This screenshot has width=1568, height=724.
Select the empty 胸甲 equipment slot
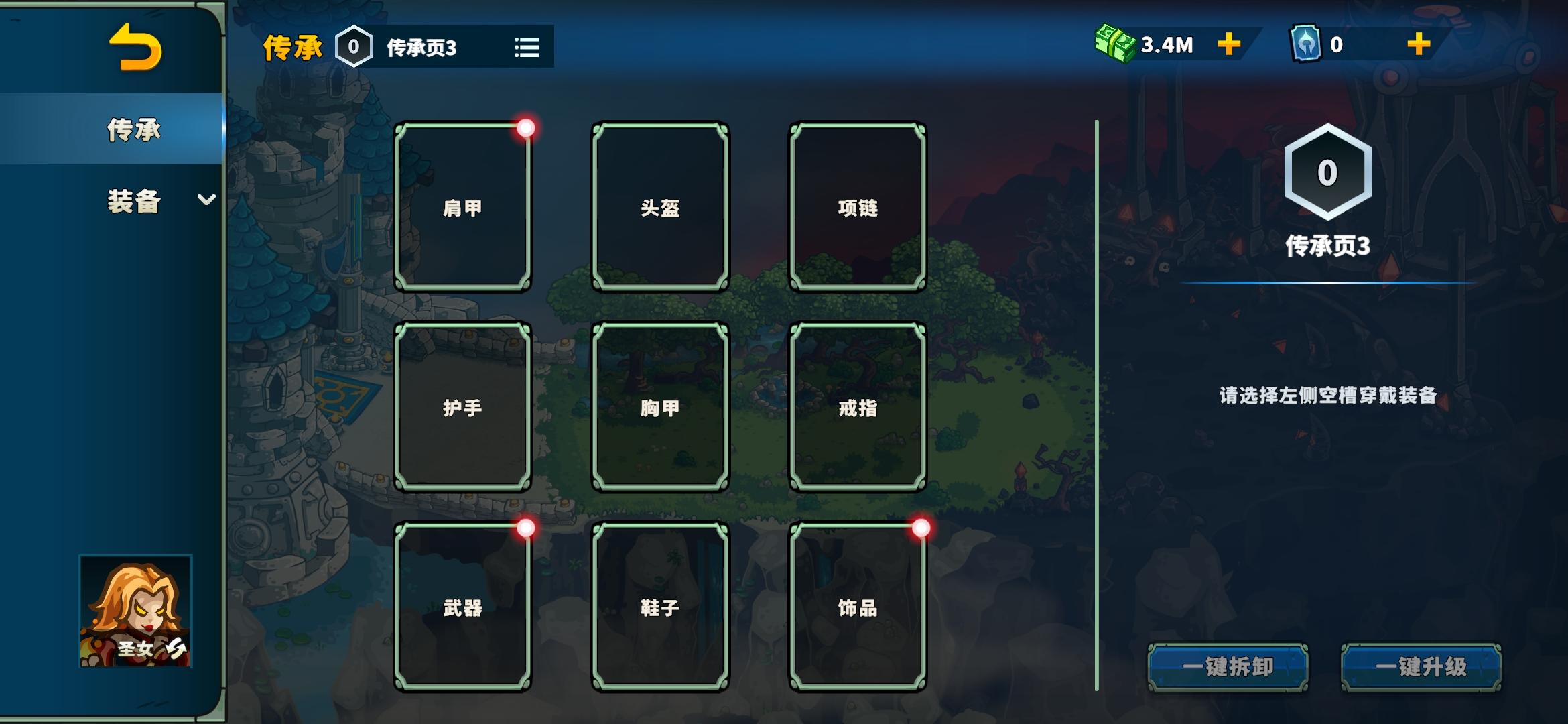coord(660,407)
